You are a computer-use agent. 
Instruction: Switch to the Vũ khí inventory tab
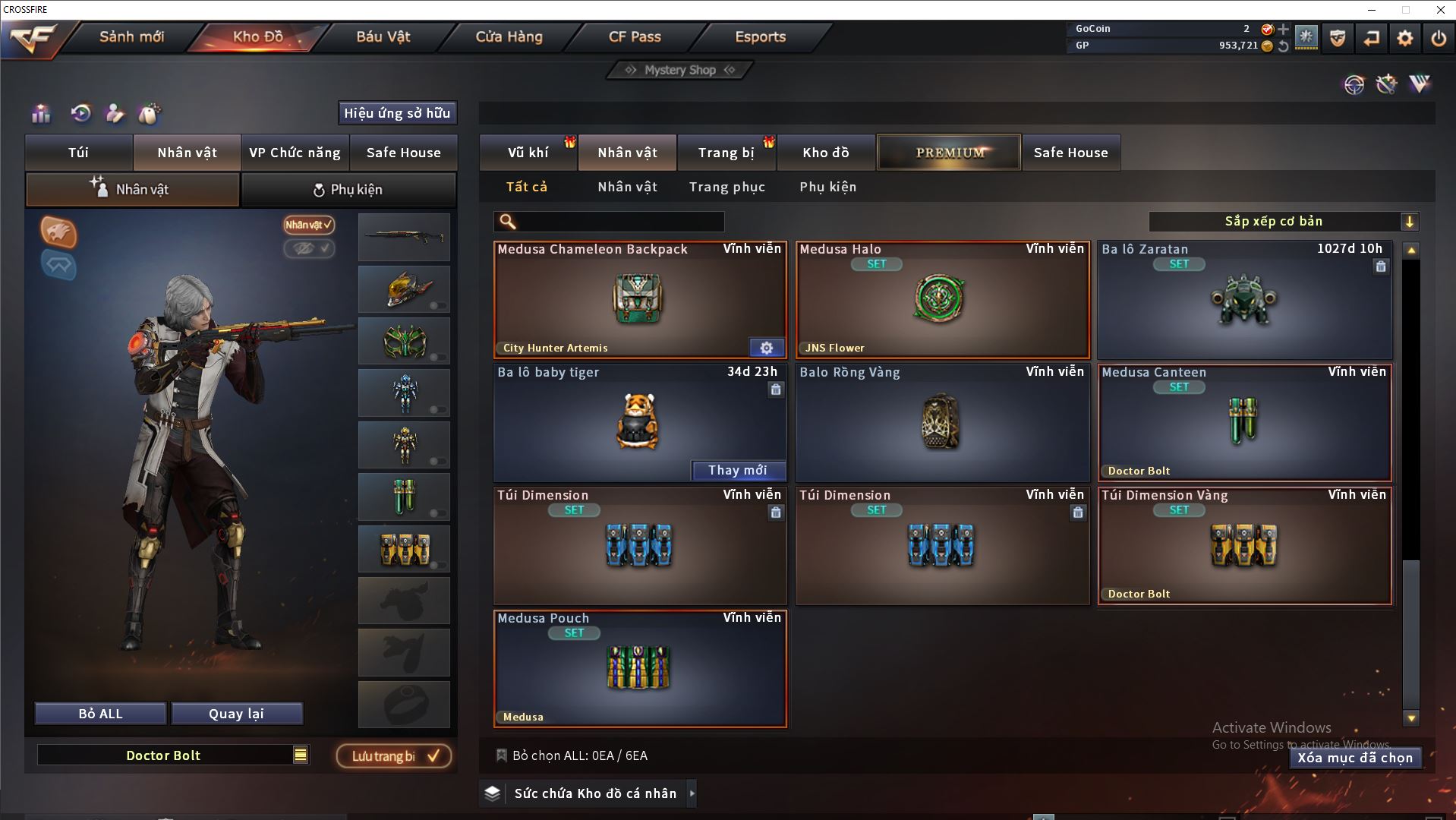point(528,153)
